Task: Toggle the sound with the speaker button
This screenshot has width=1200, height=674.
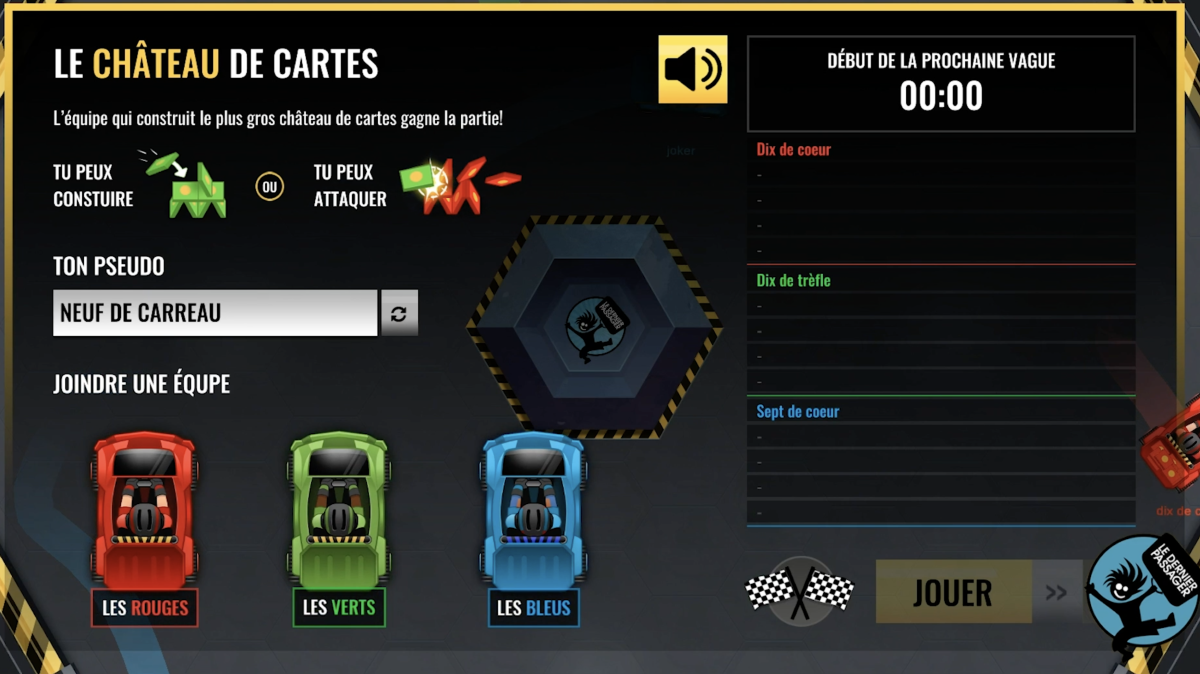Action: pos(692,69)
